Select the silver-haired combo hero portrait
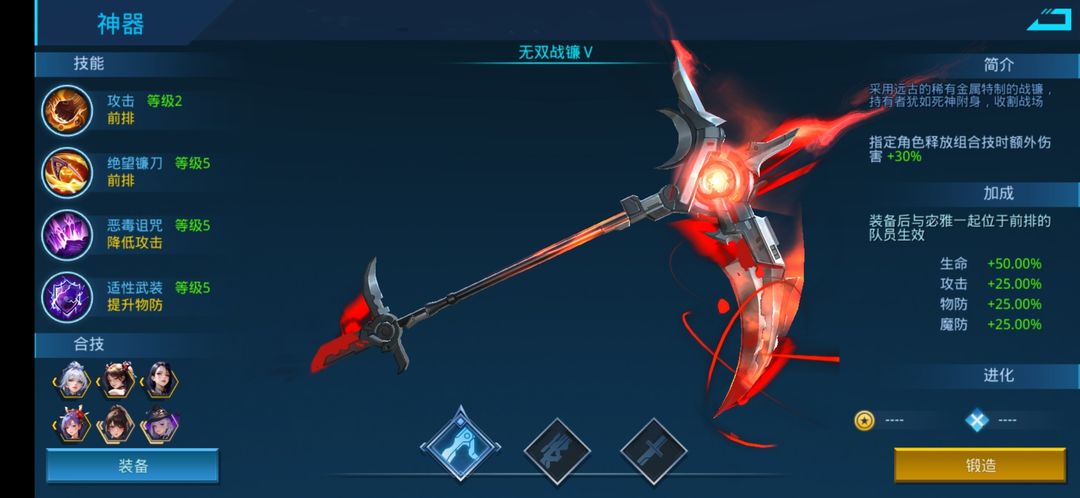The width and height of the screenshot is (1080, 498). pos(72,381)
